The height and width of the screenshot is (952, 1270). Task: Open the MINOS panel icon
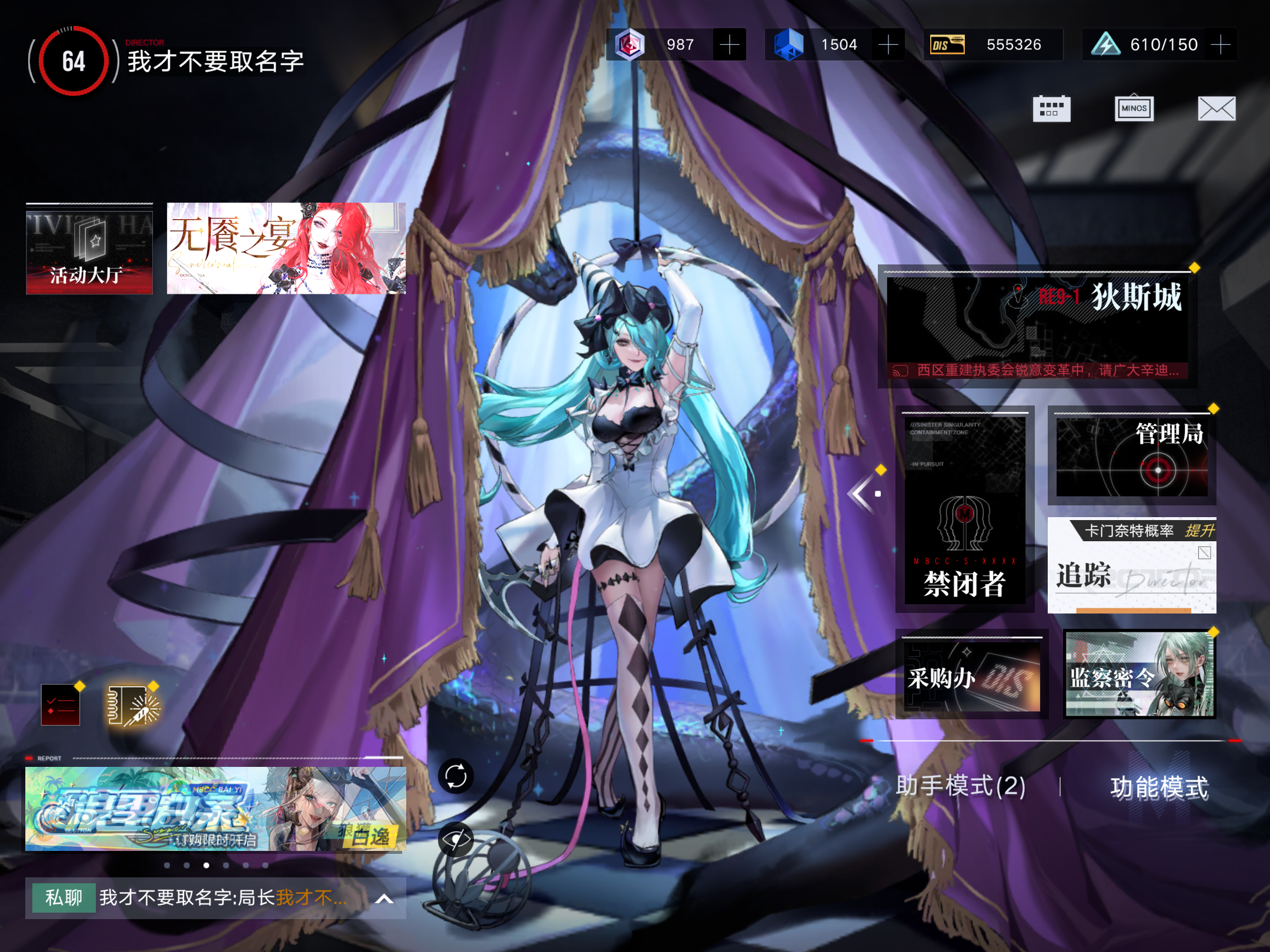[x=1134, y=108]
